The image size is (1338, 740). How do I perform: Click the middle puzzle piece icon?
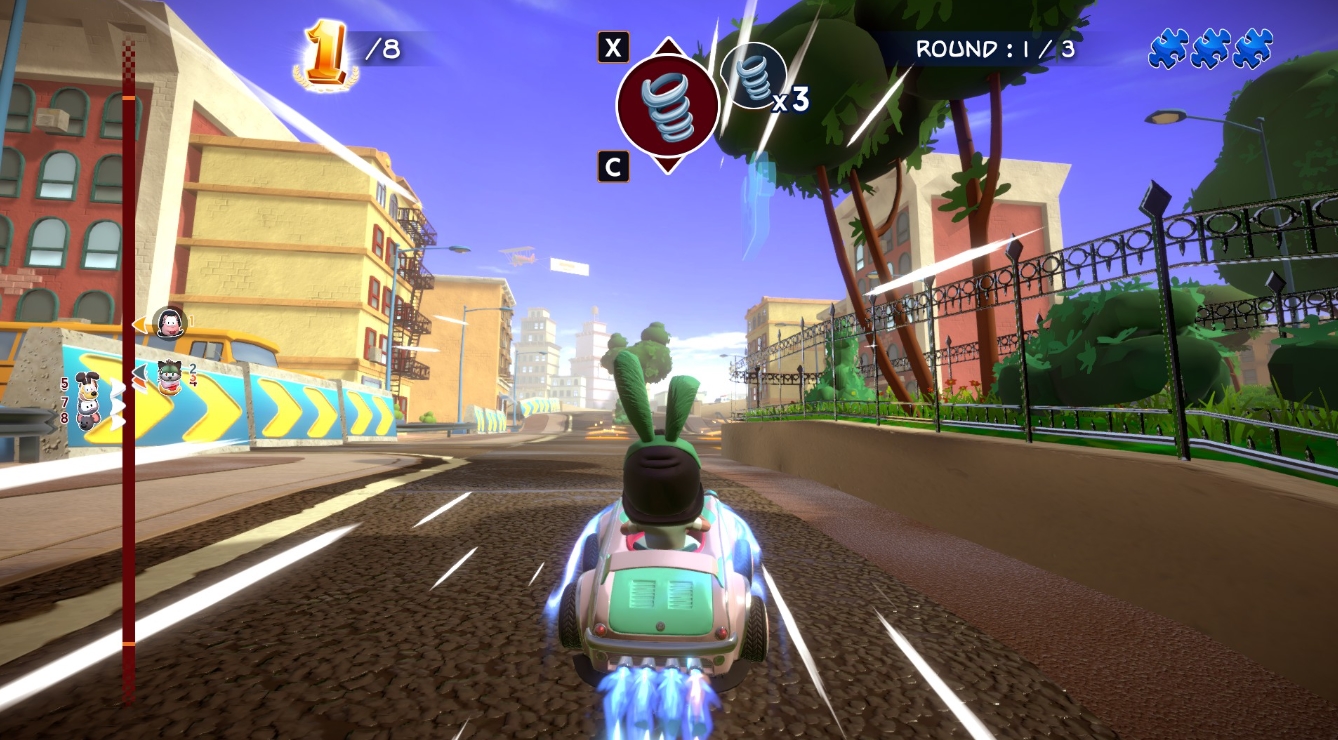point(1210,46)
